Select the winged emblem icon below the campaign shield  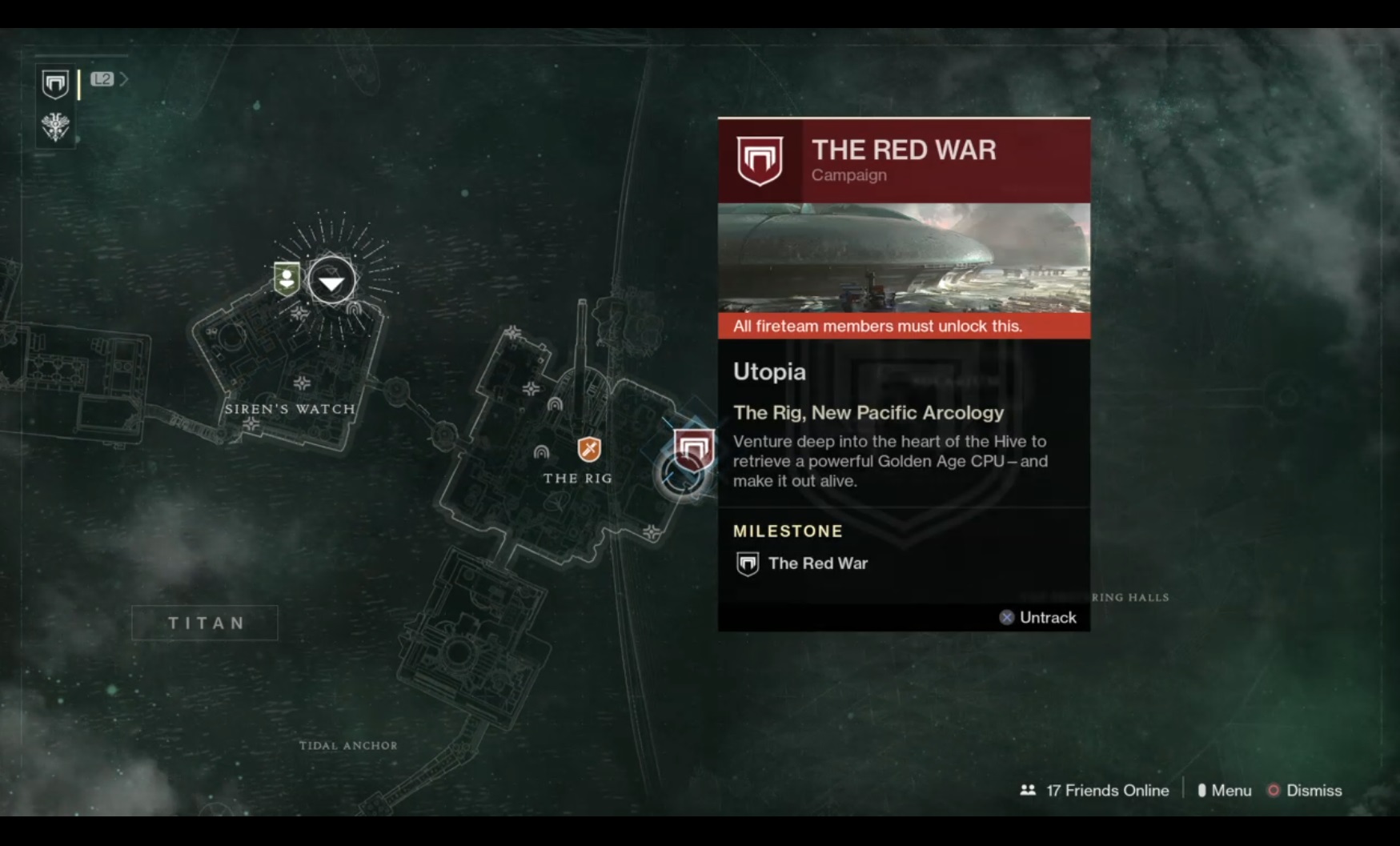(55, 126)
